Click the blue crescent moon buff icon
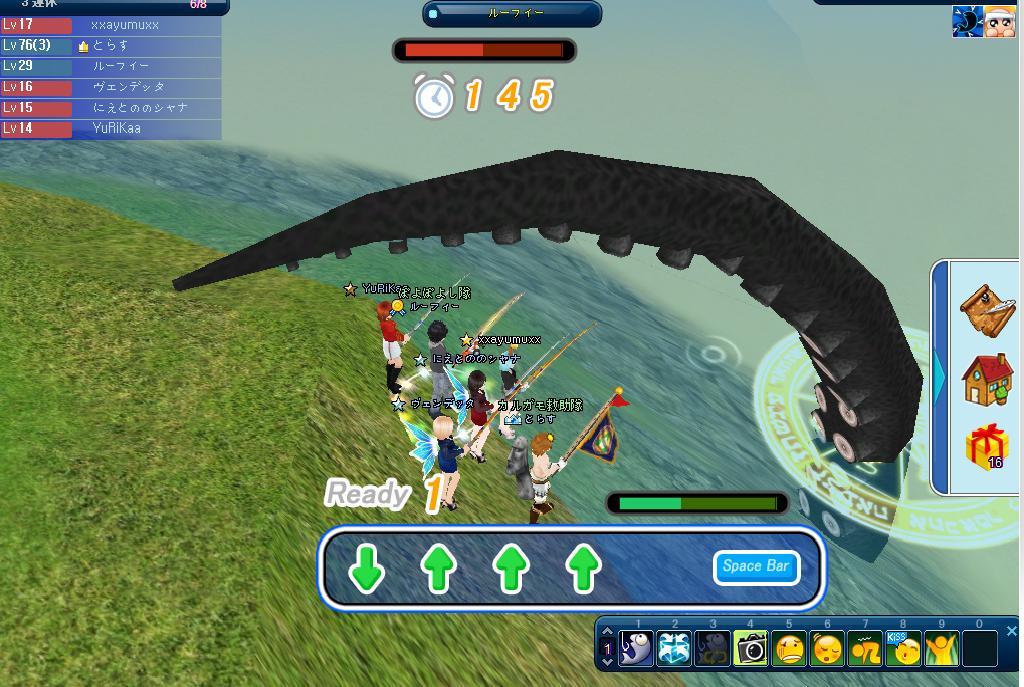1024x687 pixels. click(967, 22)
